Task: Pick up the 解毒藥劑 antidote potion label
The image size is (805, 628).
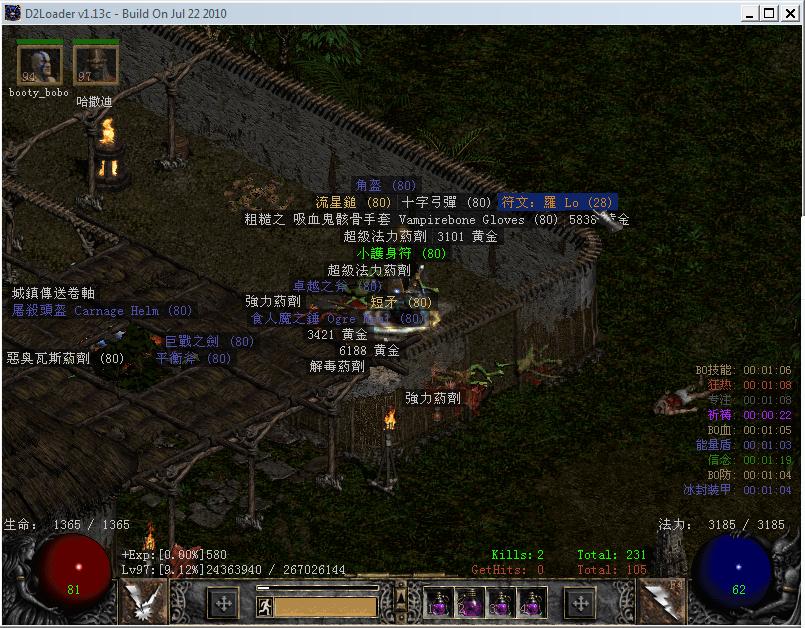Action: click(x=337, y=367)
